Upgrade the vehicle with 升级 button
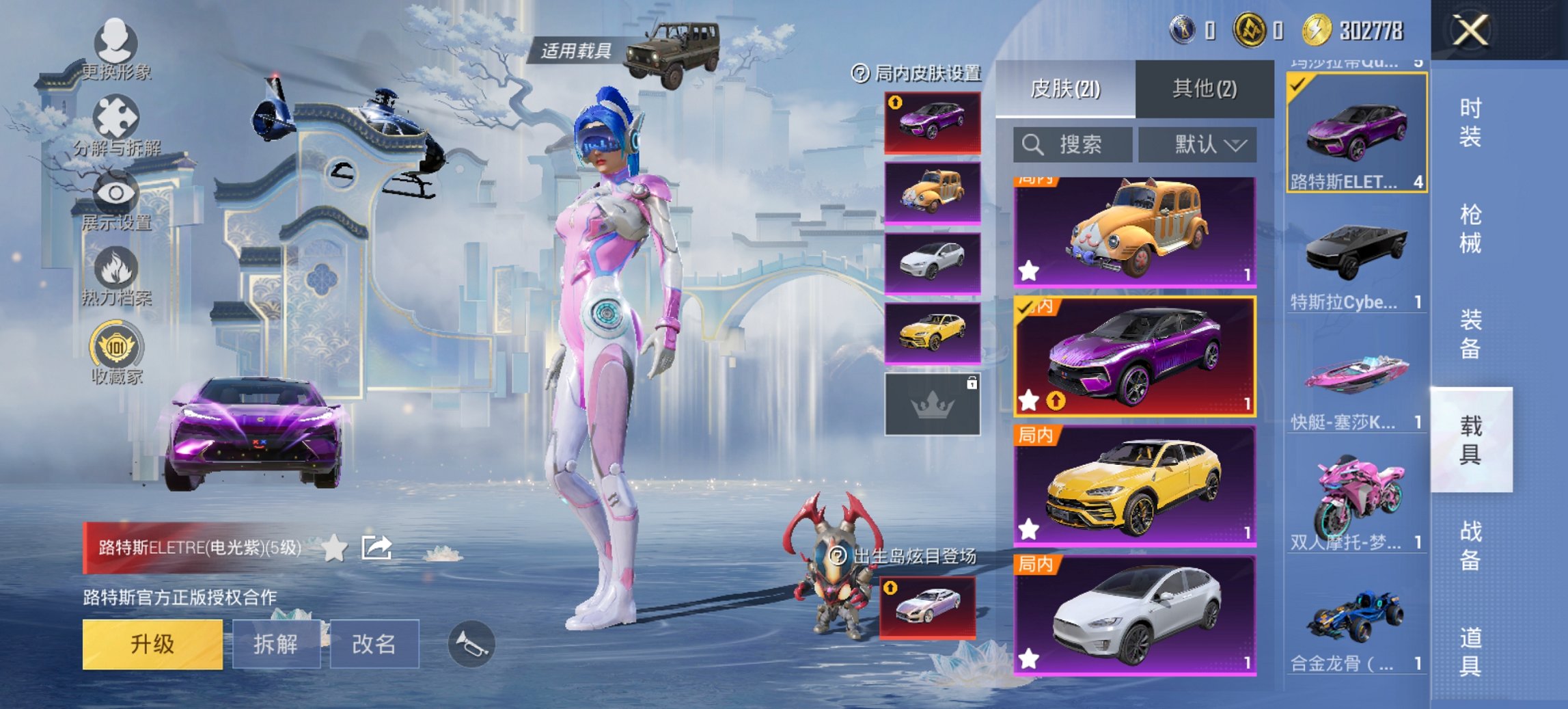The height and width of the screenshot is (709, 1568). [x=152, y=644]
